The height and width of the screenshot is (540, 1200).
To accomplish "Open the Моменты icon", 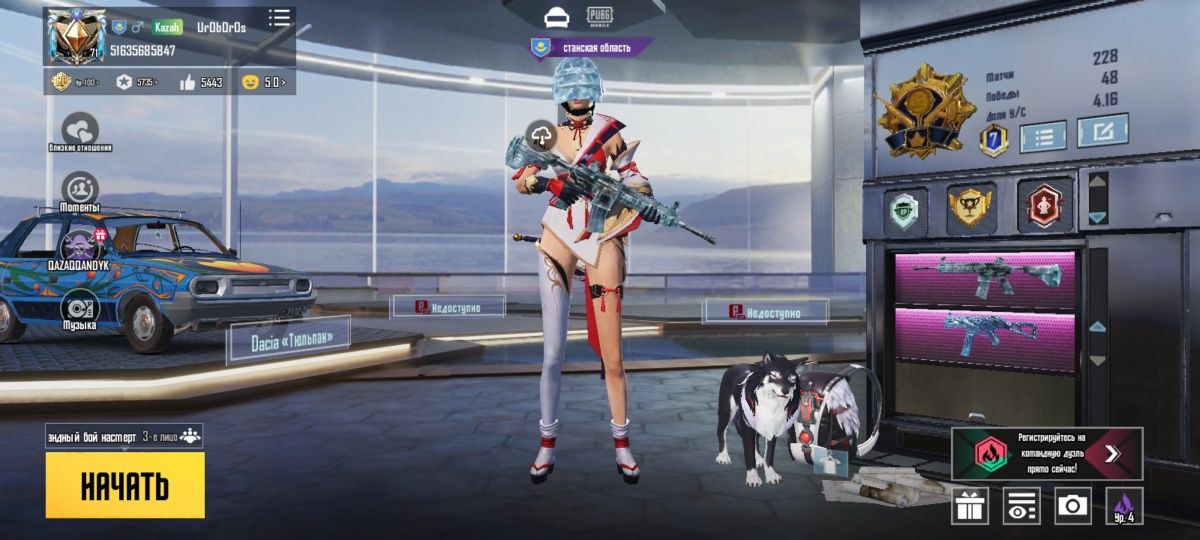I will point(80,190).
